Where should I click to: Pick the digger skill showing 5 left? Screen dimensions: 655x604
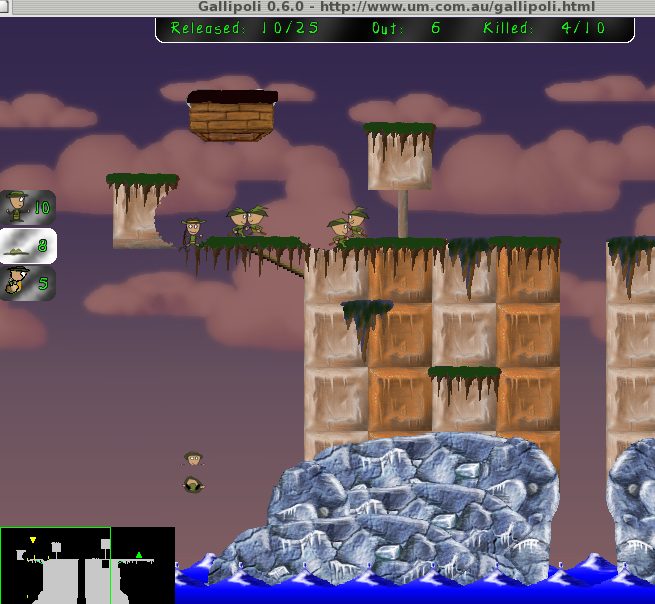pyautogui.click(x=27, y=282)
